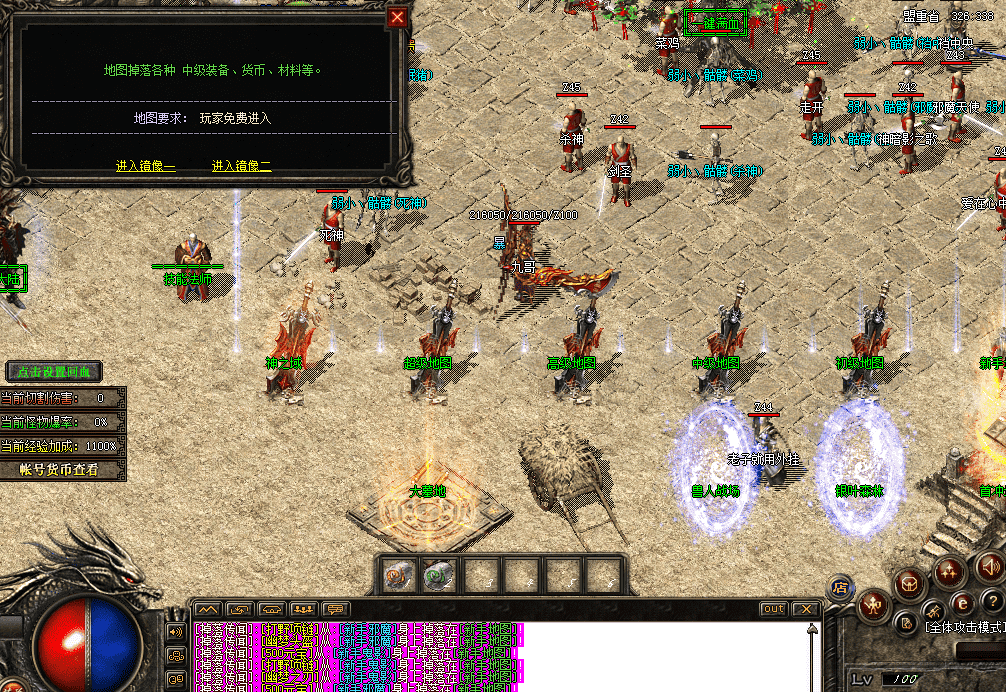
Task: Click the chat 'out' button
Action: 773,609
